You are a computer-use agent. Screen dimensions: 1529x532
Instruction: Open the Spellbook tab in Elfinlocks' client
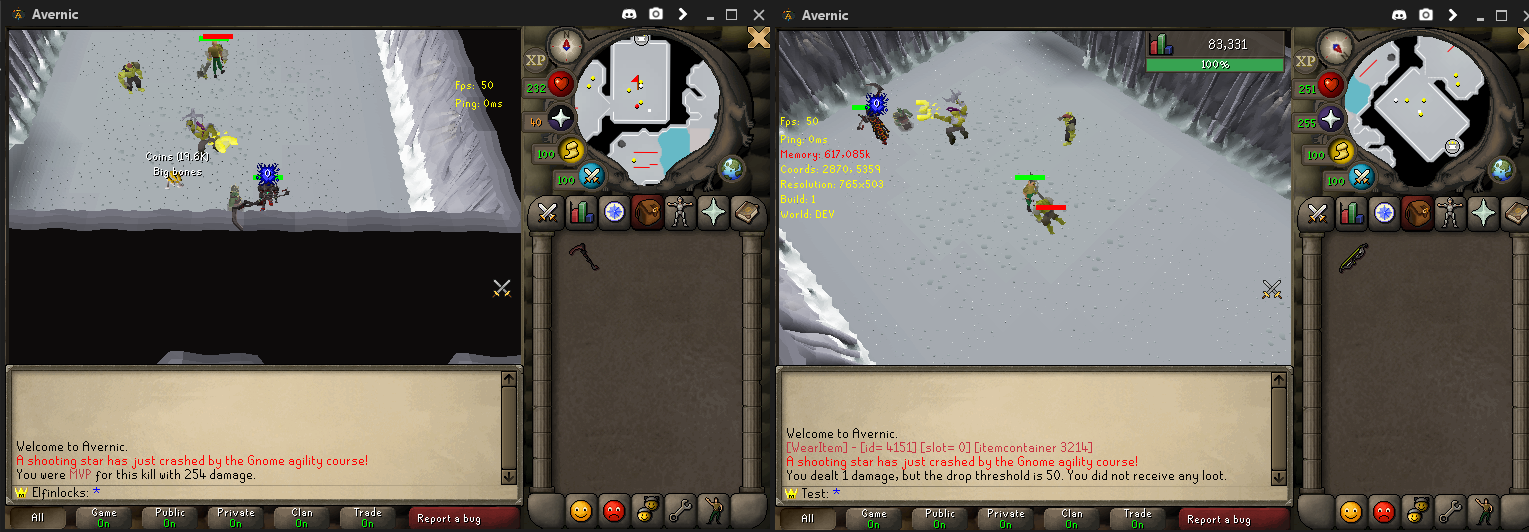point(747,212)
